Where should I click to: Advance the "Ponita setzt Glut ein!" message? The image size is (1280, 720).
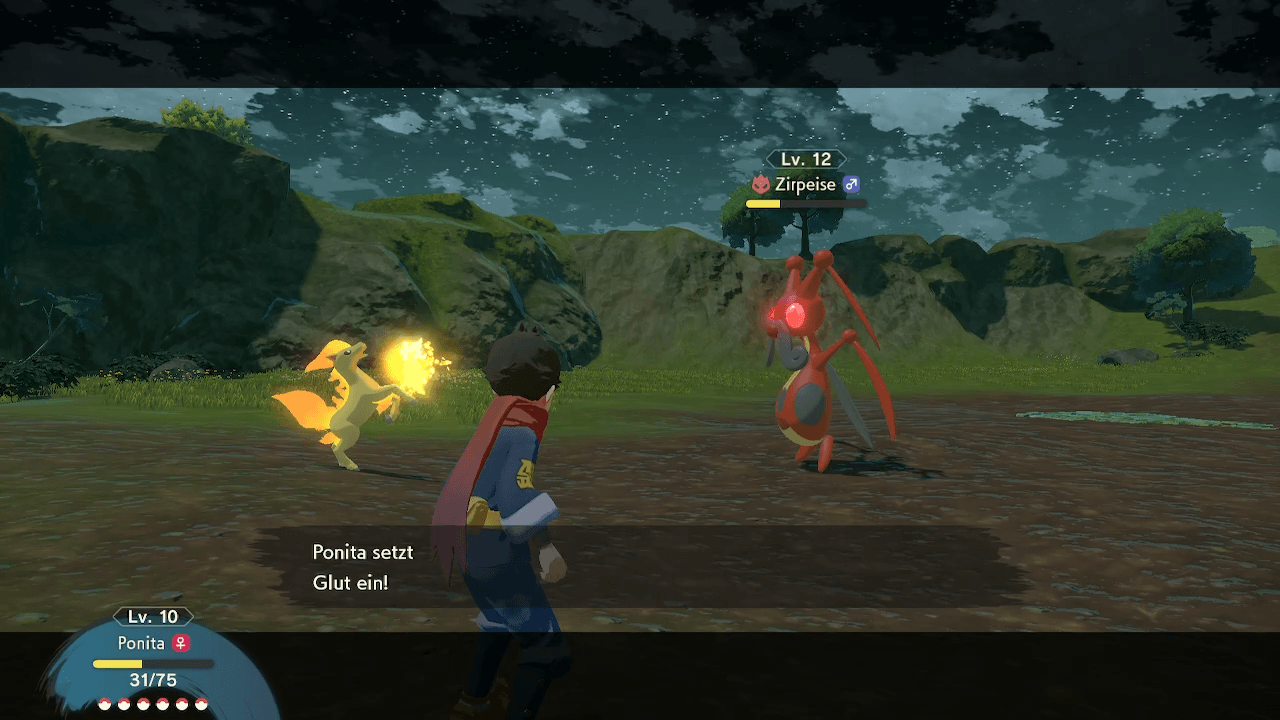pyautogui.click(x=640, y=566)
